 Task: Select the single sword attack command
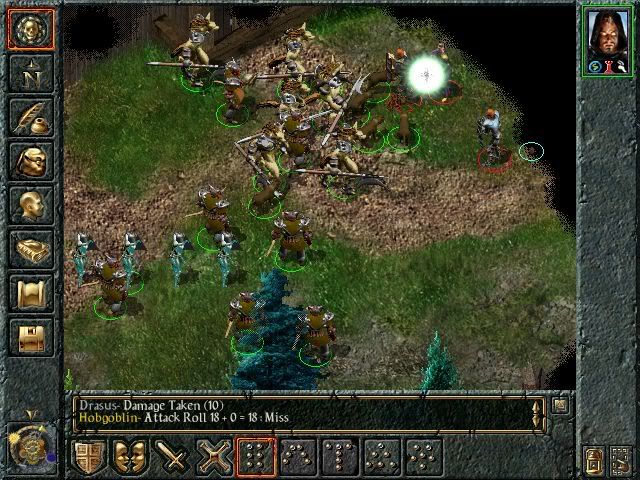point(171,457)
